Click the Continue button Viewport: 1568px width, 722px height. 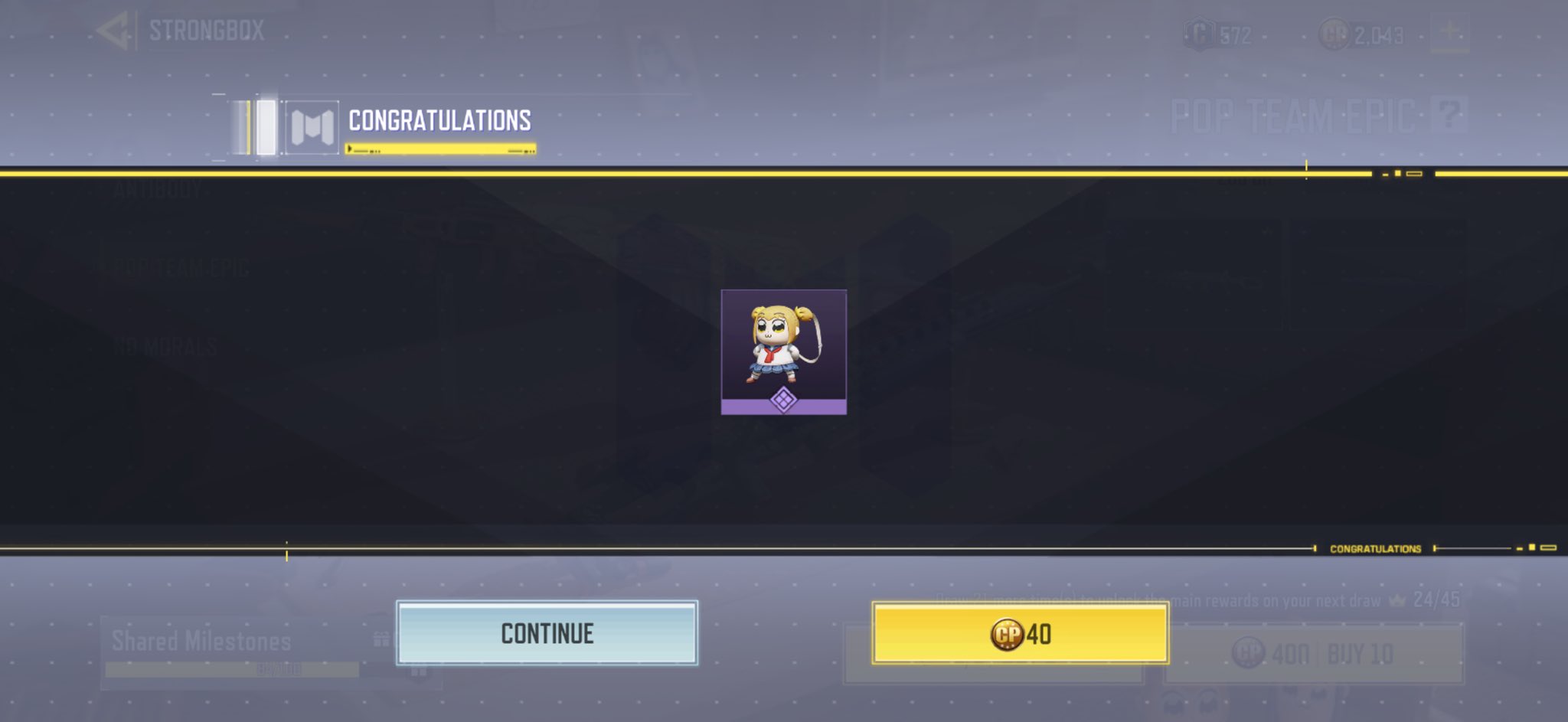(547, 633)
